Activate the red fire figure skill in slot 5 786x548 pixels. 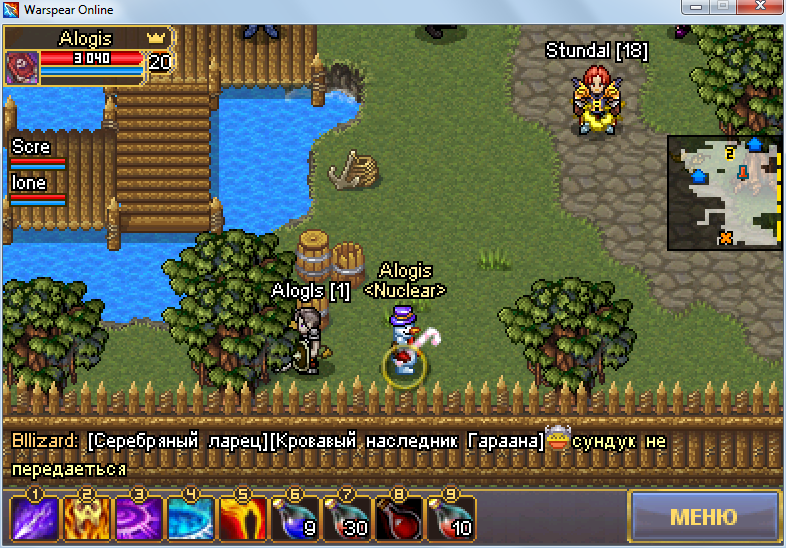pyautogui.click(x=243, y=518)
